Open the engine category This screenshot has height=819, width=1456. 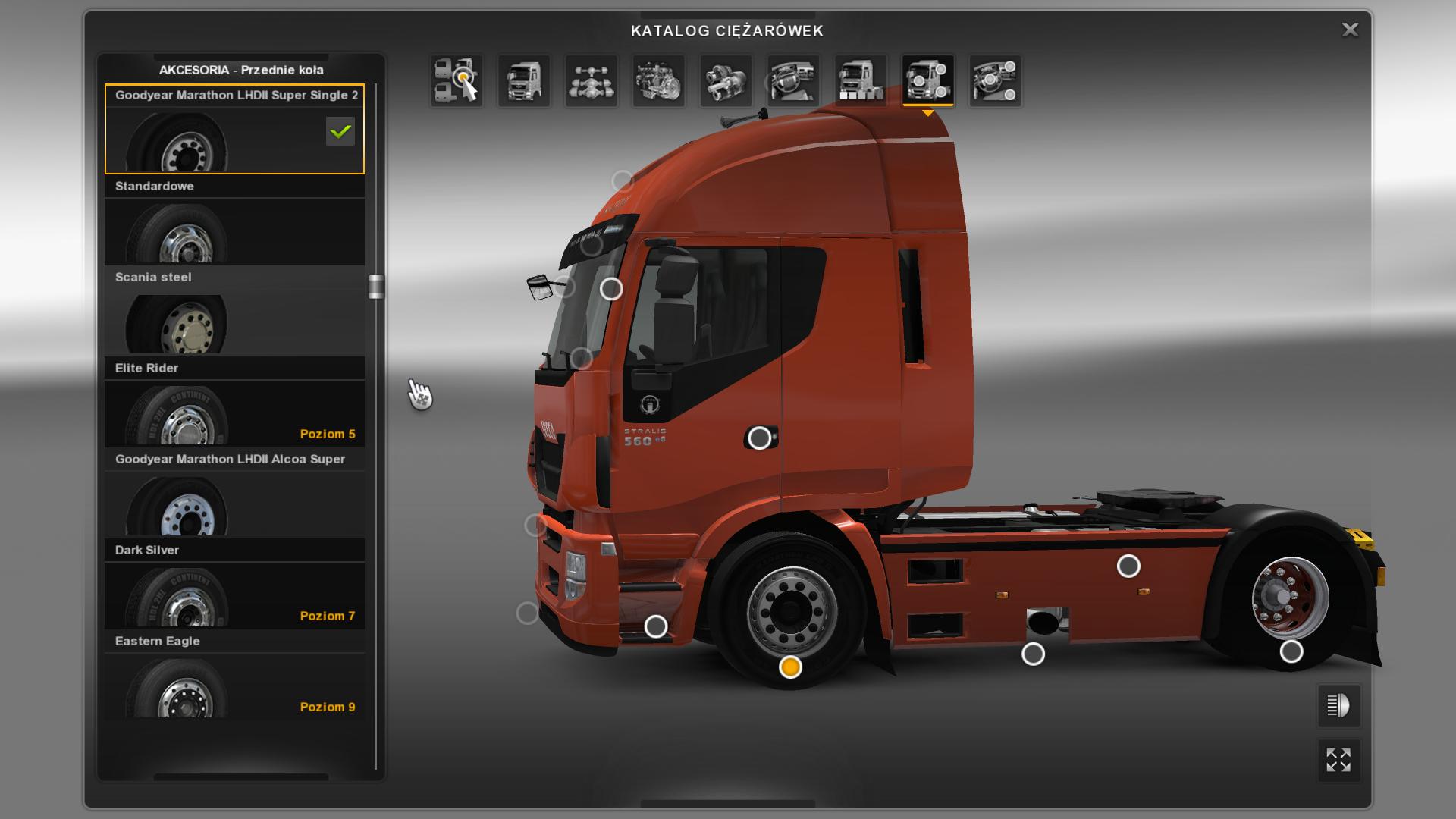click(x=658, y=80)
